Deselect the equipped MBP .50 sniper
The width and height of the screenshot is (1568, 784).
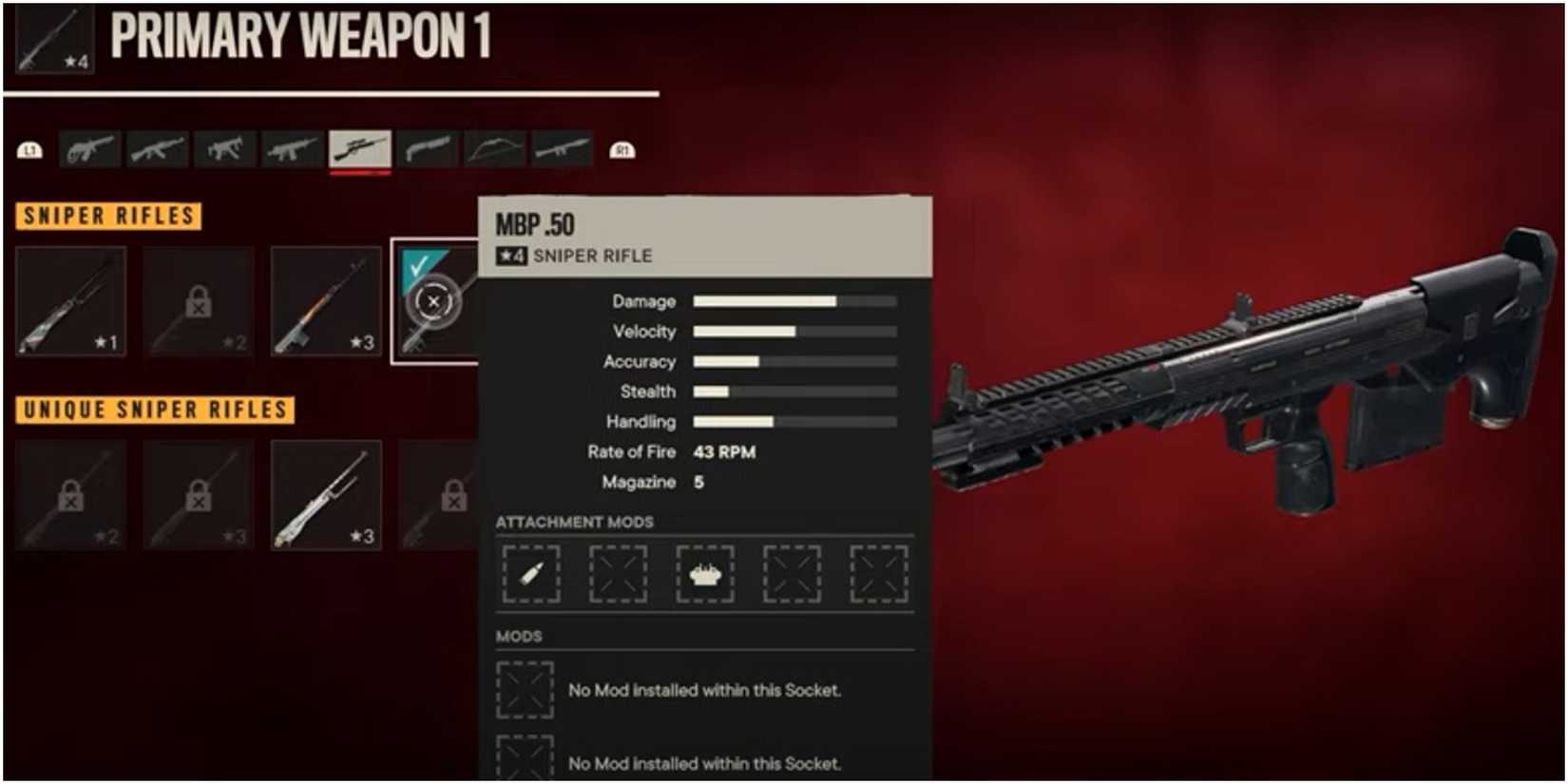point(433,301)
